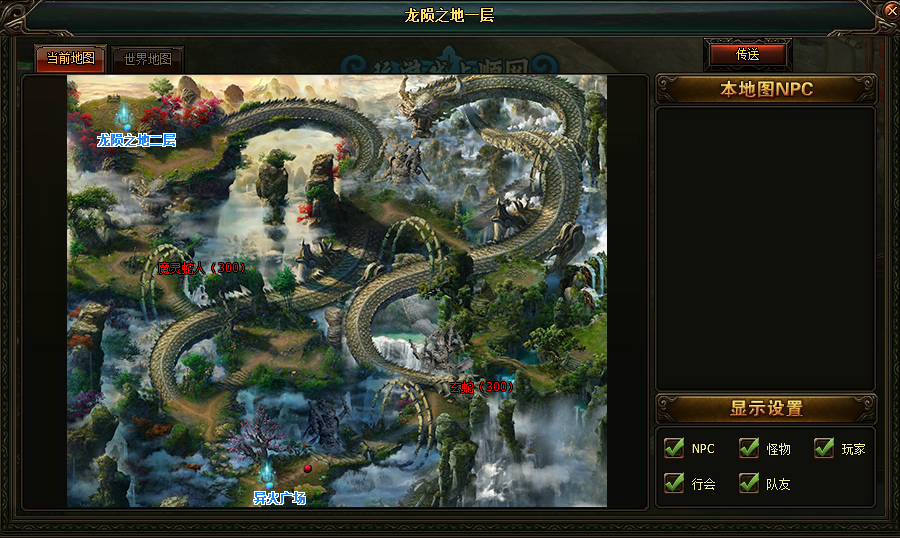Toggle the 行会 display checkbox
This screenshot has height=538, width=900.
click(x=674, y=483)
